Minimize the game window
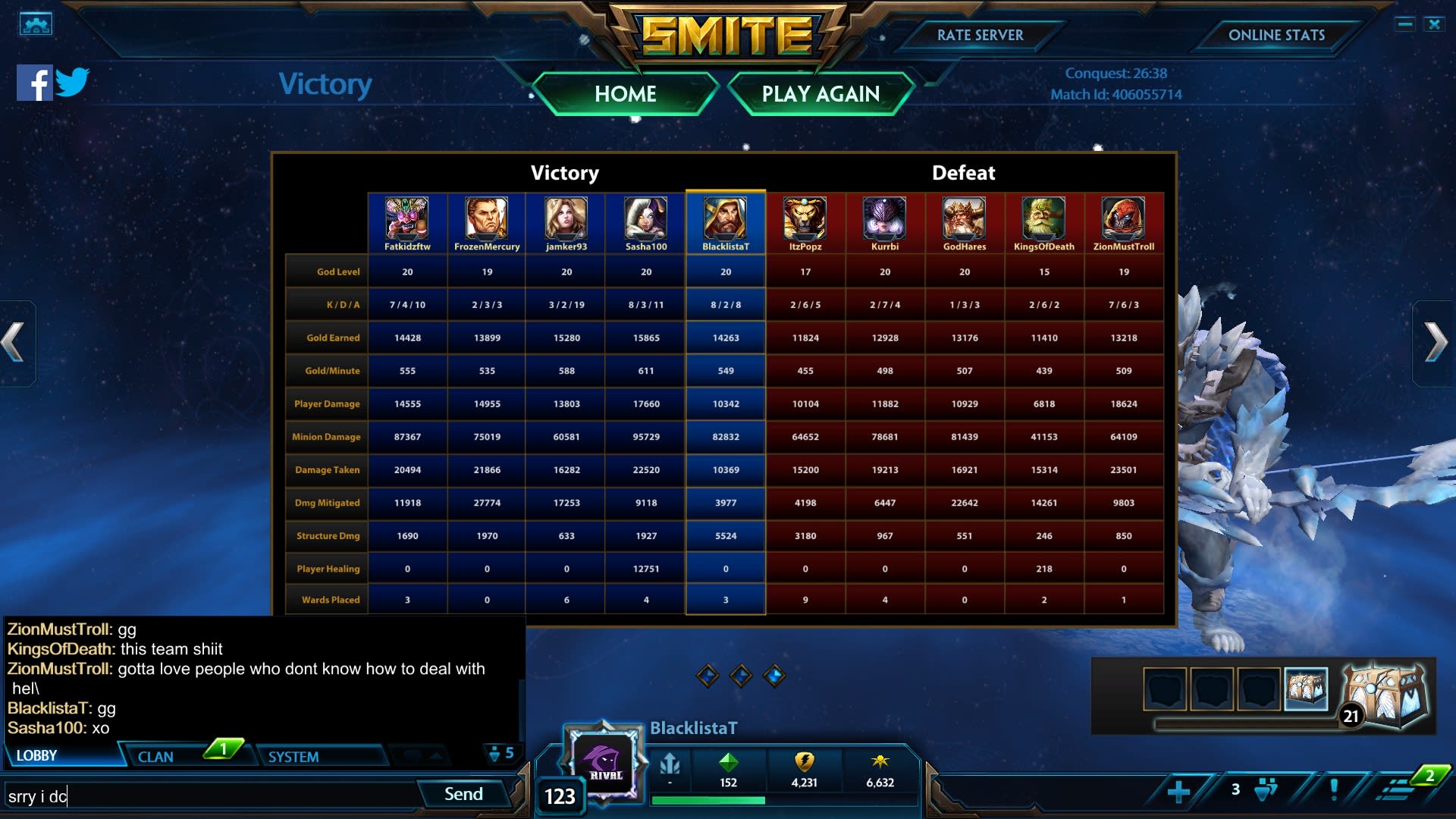The image size is (1456, 819). click(1404, 24)
